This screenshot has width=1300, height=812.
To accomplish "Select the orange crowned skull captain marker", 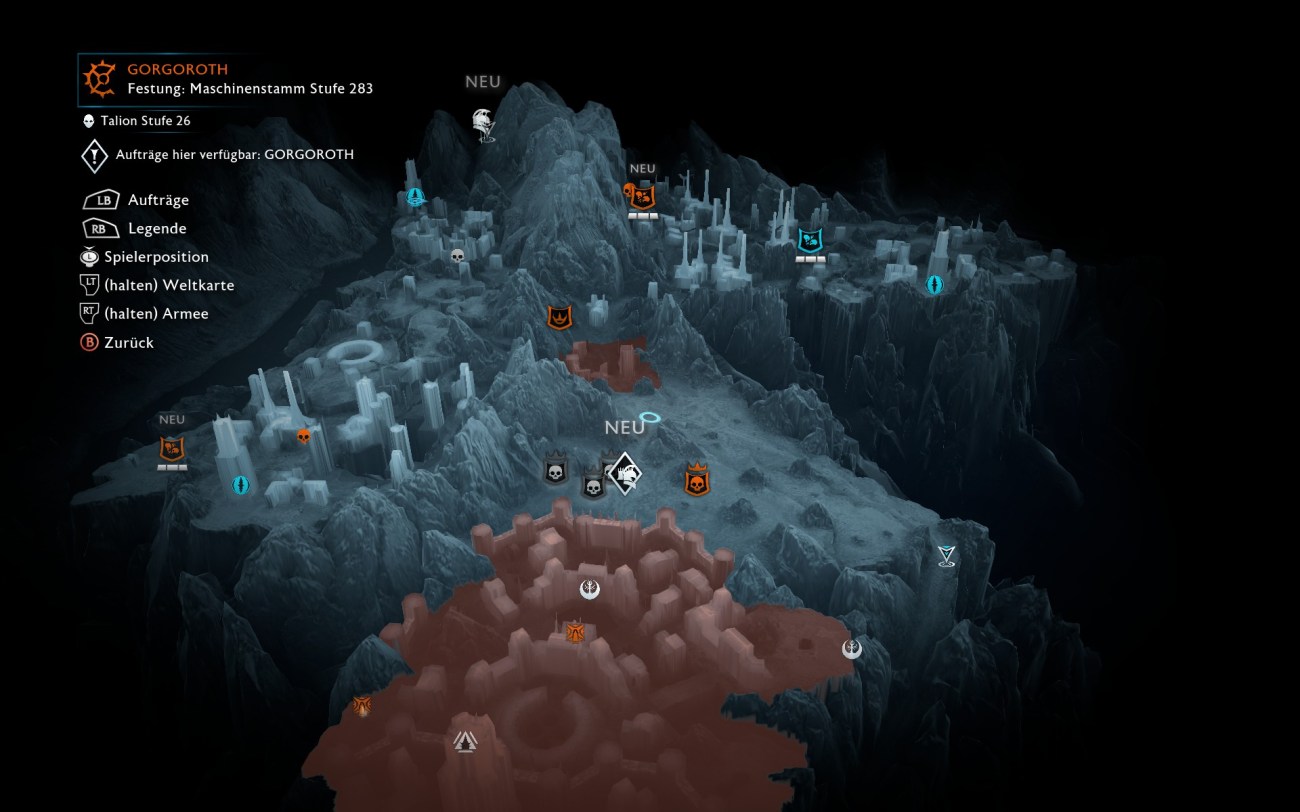I will click(x=697, y=481).
